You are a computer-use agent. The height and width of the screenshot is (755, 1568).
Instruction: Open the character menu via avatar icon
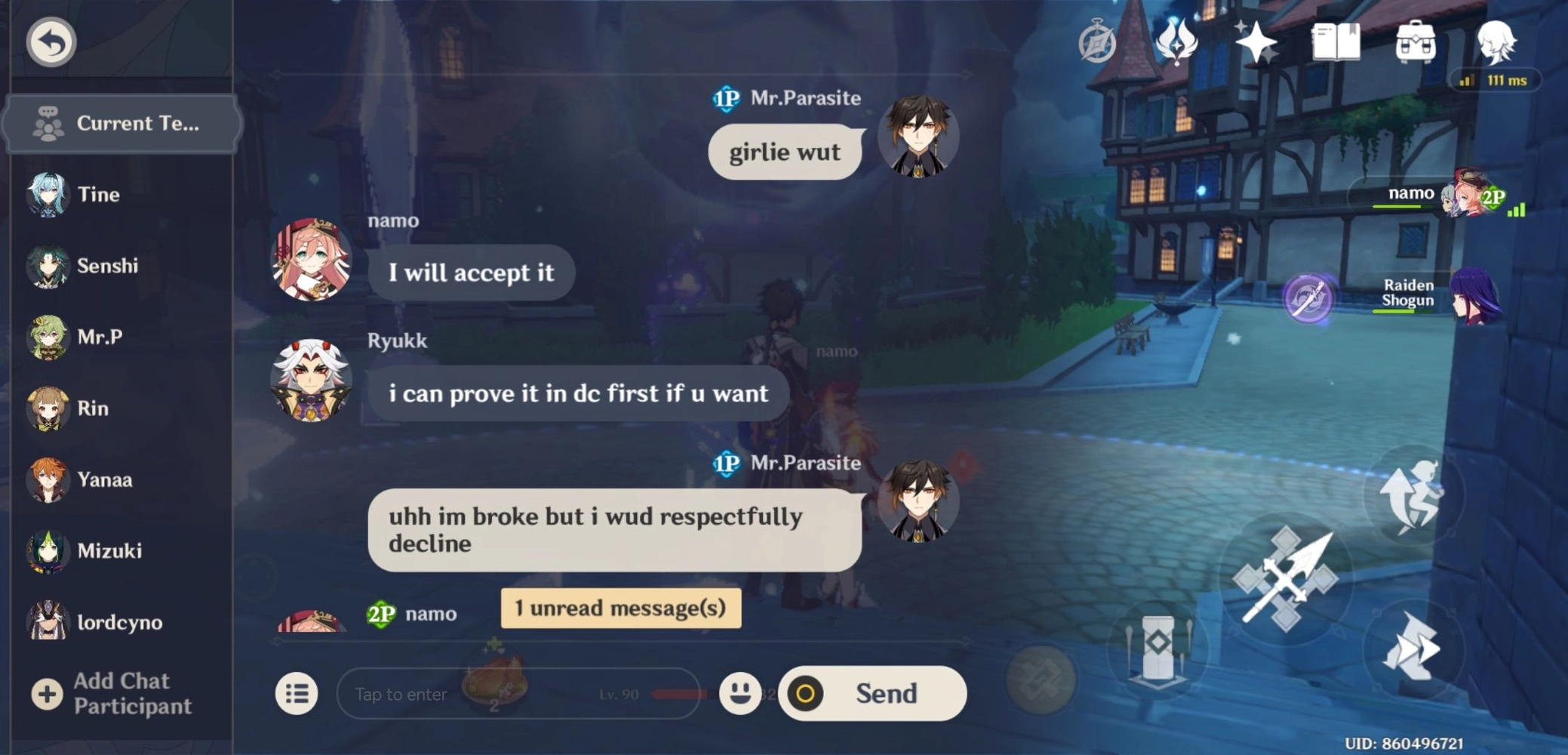tap(1502, 42)
